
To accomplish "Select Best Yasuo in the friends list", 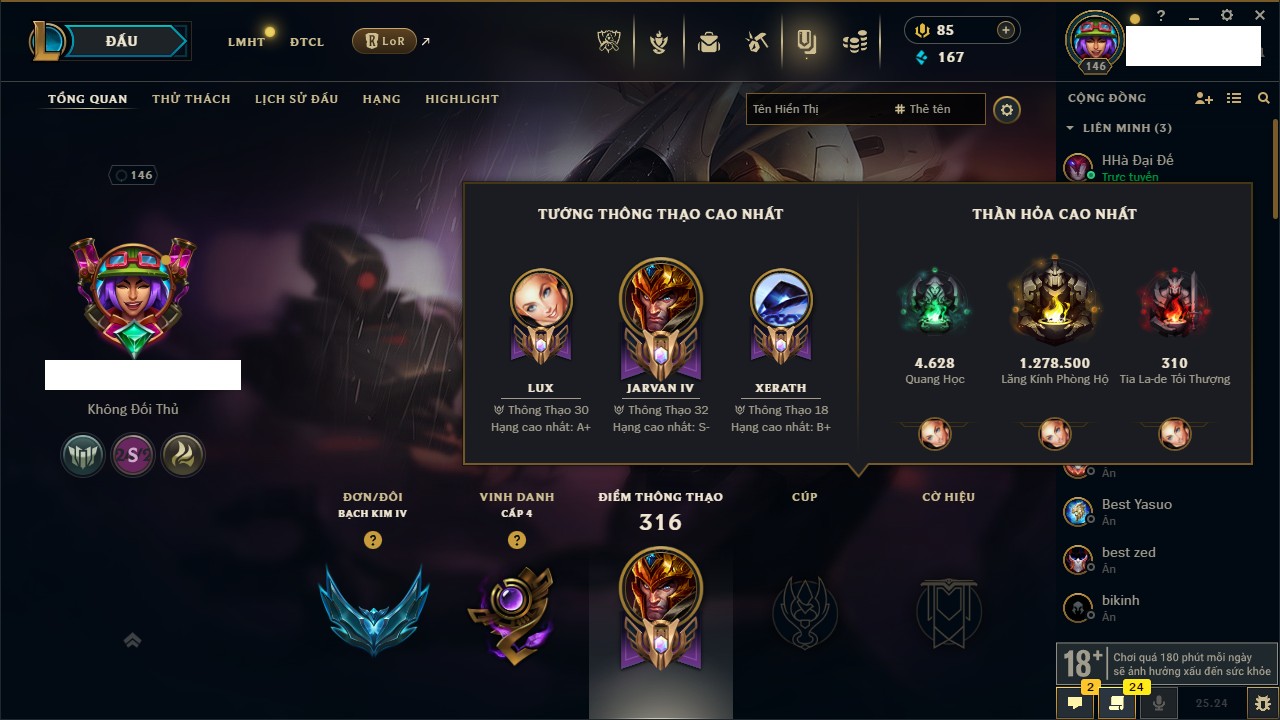I will [x=1136, y=505].
